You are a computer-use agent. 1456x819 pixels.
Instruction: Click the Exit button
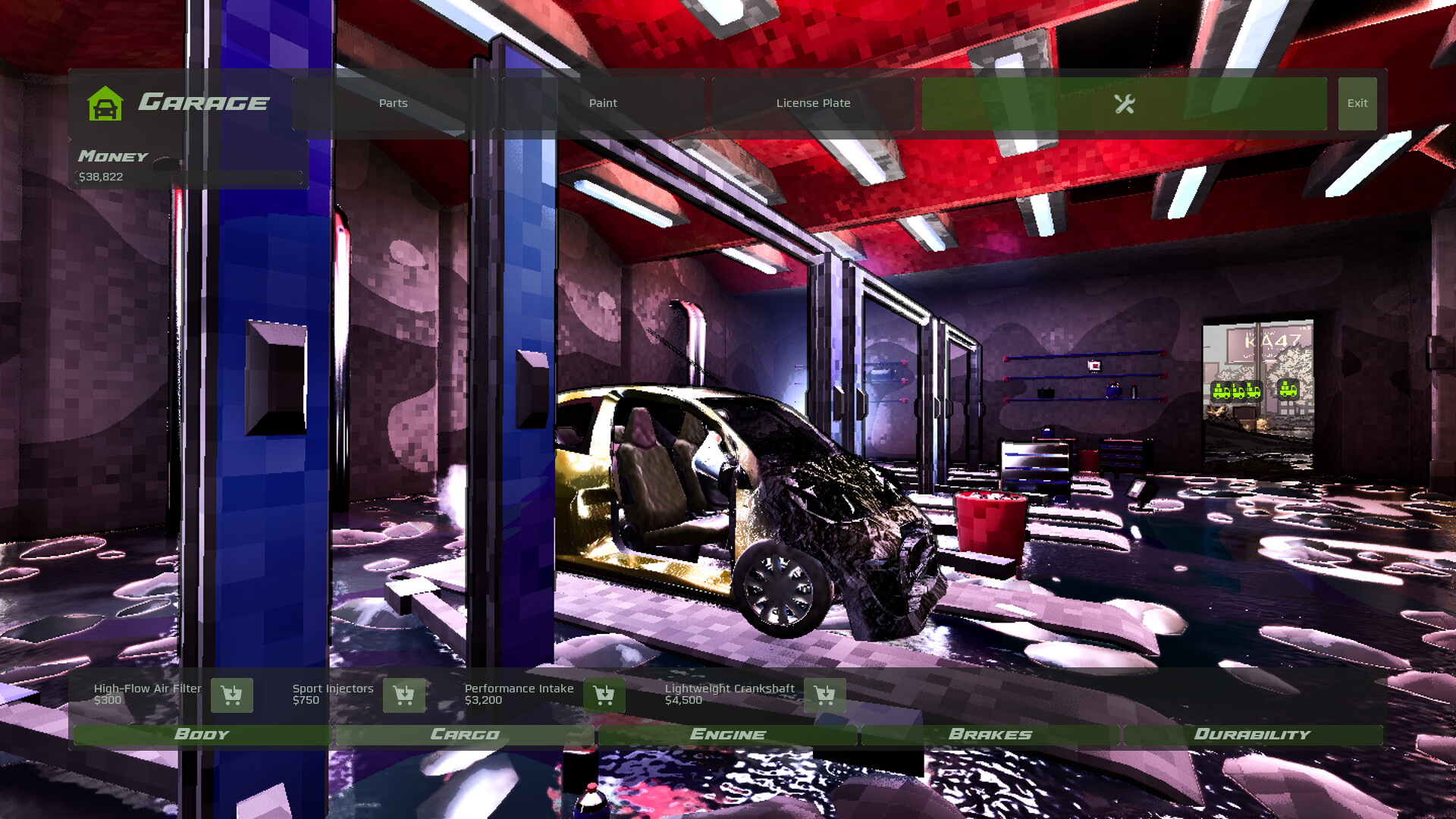(x=1357, y=103)
